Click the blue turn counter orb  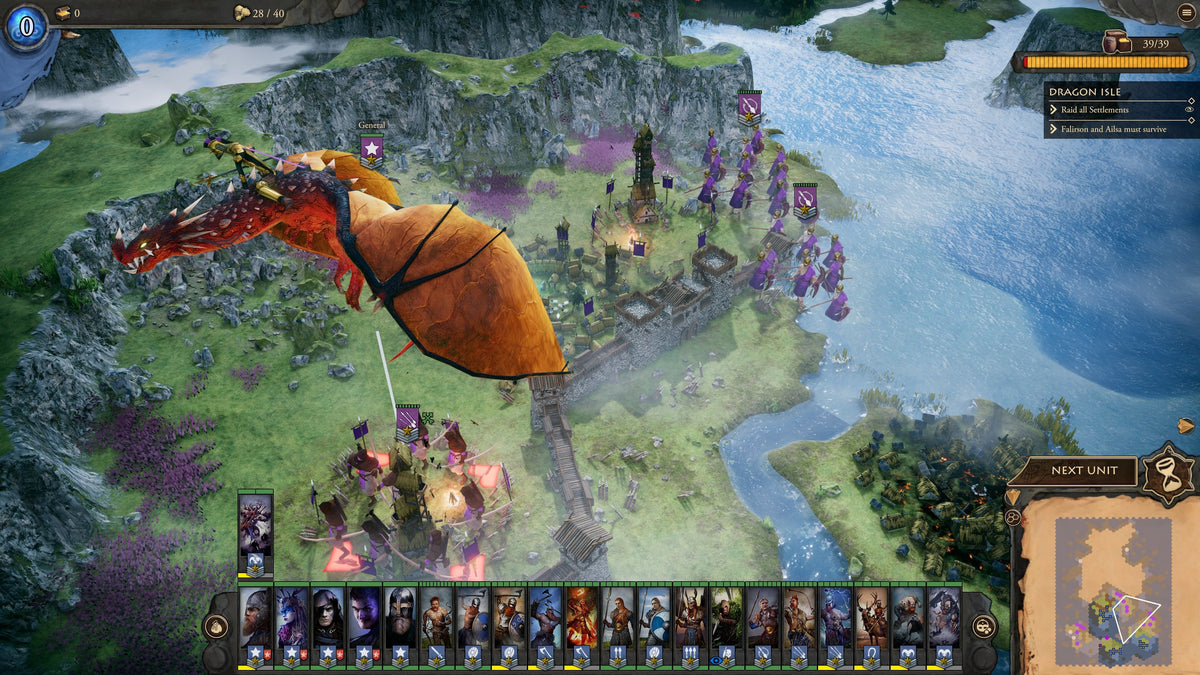click(x=25, y=23)
